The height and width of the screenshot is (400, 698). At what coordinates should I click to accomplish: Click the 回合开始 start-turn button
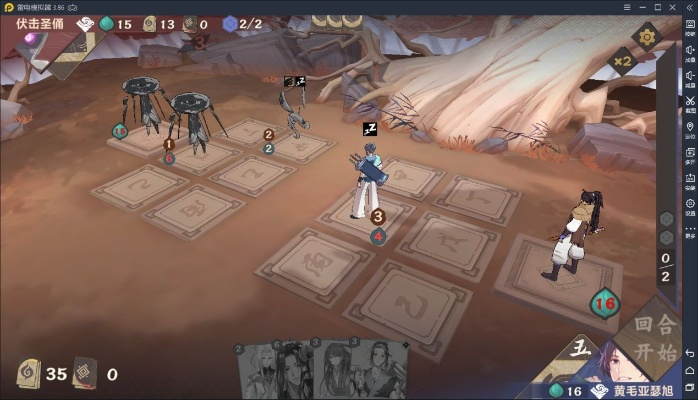tap(645, 338)
